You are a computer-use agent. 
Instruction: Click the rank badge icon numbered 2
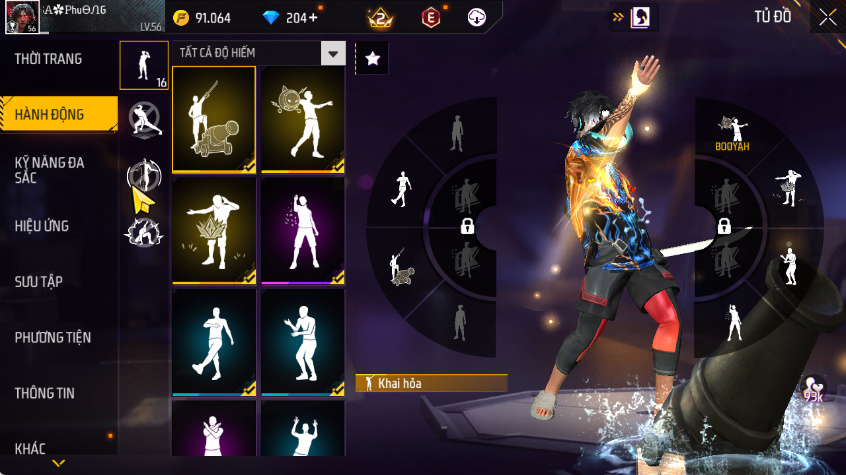(381, 17)
